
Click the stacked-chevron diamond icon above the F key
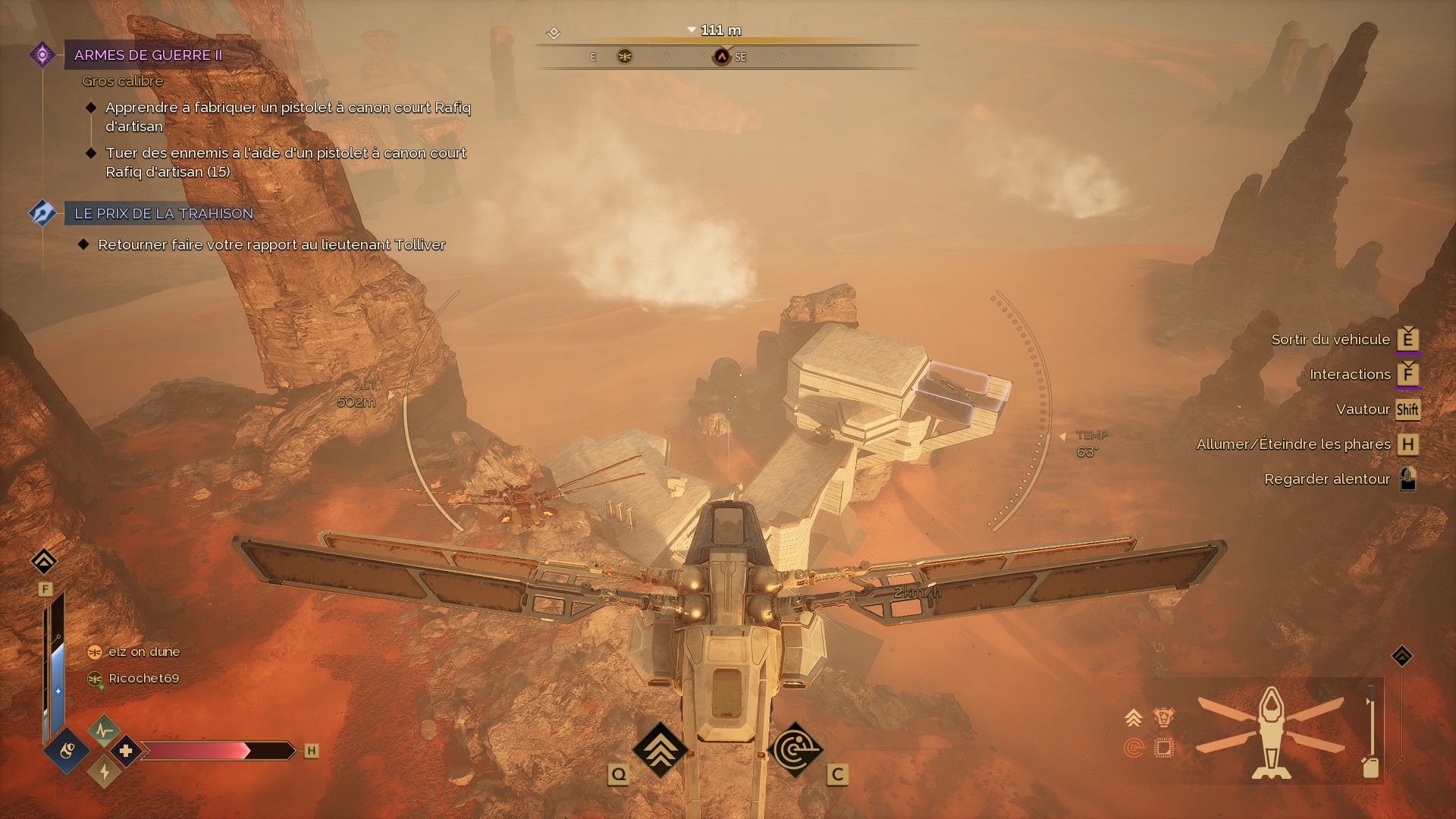[44, 561]
